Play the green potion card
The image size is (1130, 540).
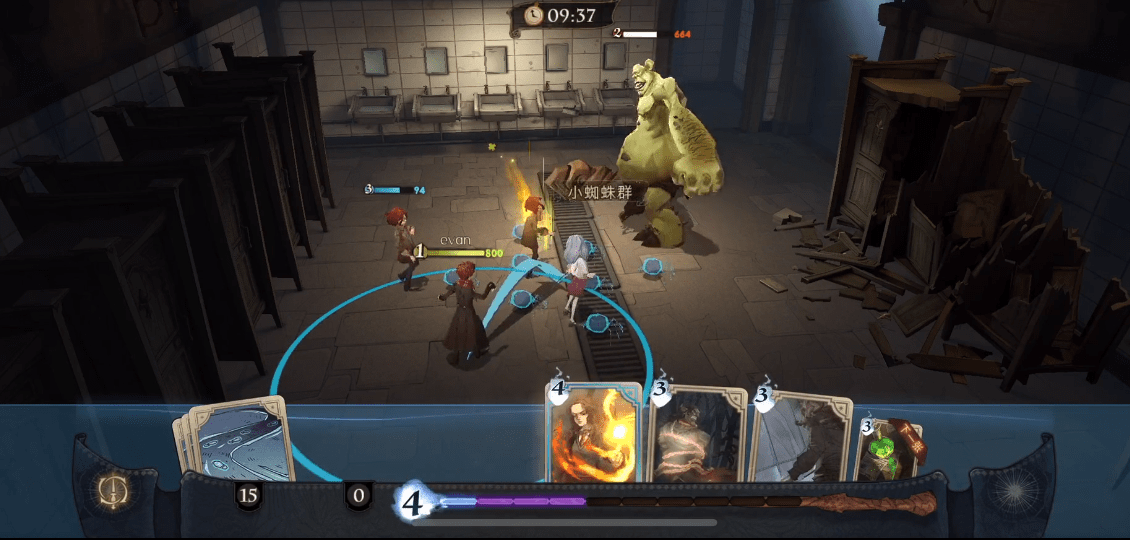pos(889,451)
